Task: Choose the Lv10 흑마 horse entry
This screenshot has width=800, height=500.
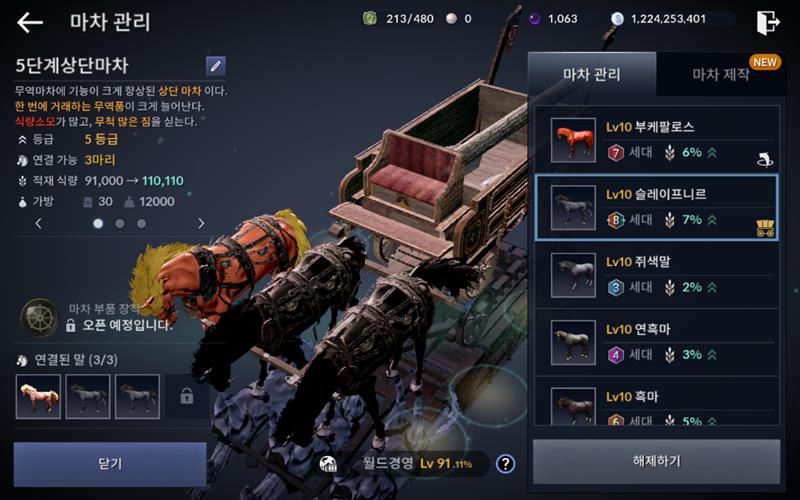Action: click(x=656, y=403)
